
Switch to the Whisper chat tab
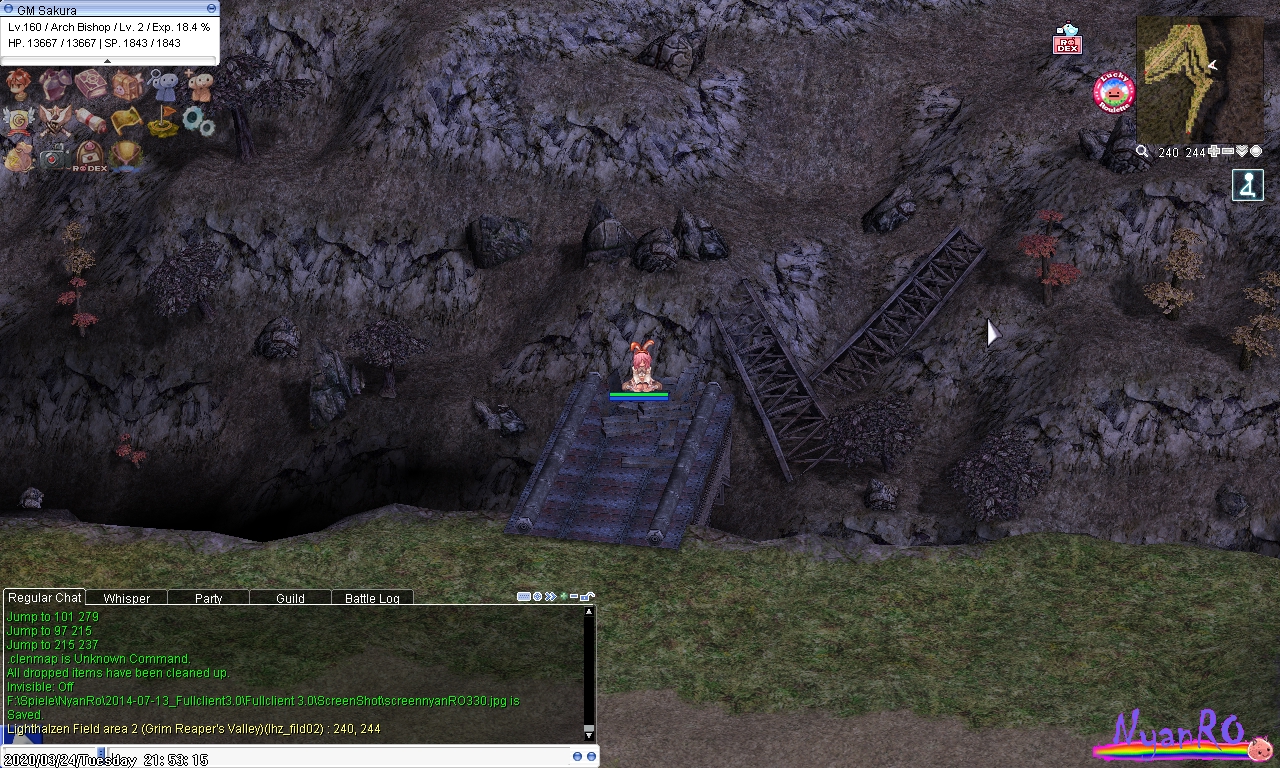click(126, 598)
